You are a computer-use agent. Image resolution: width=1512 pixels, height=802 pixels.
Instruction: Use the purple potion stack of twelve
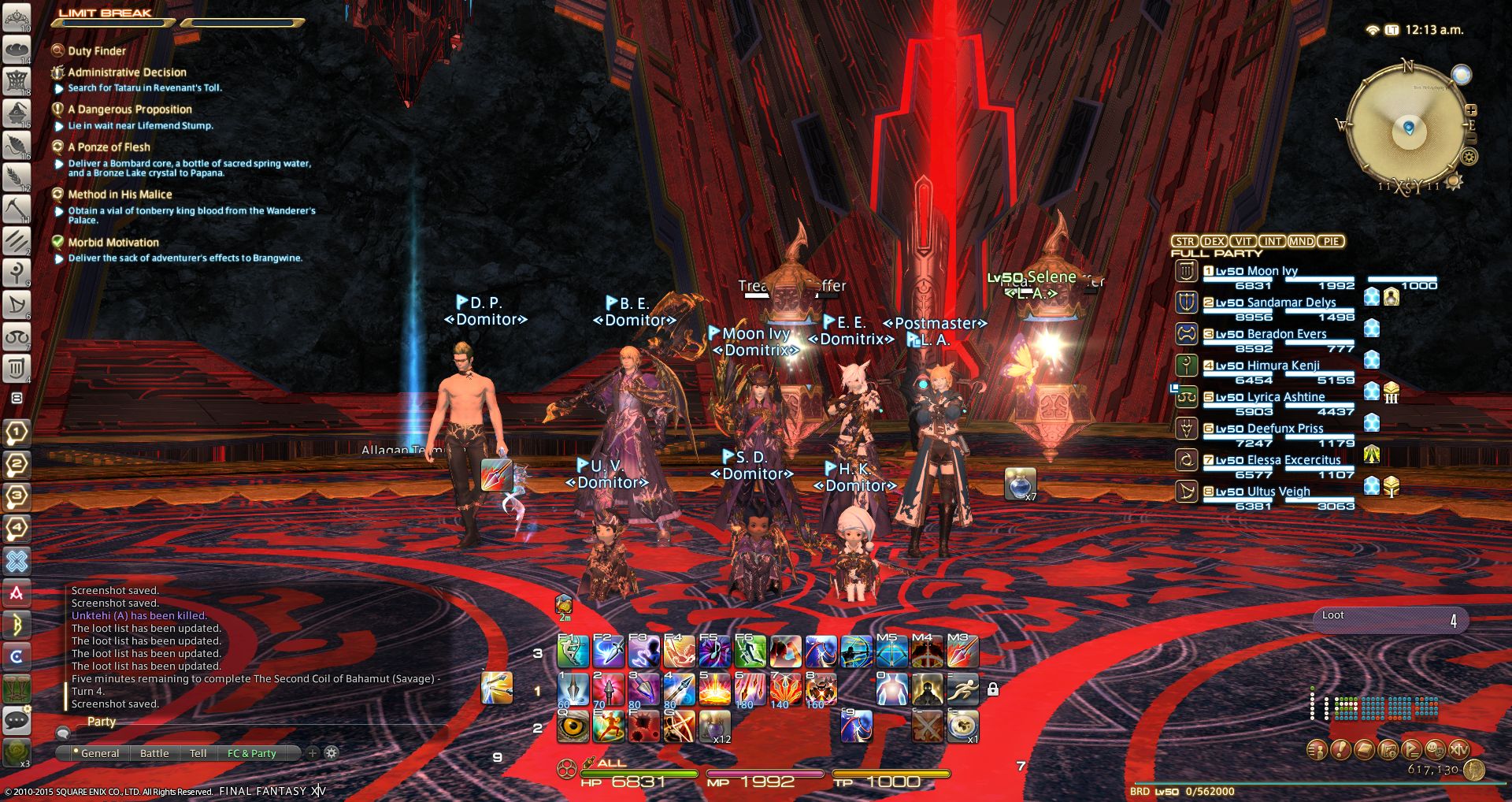tap(714, 726)
